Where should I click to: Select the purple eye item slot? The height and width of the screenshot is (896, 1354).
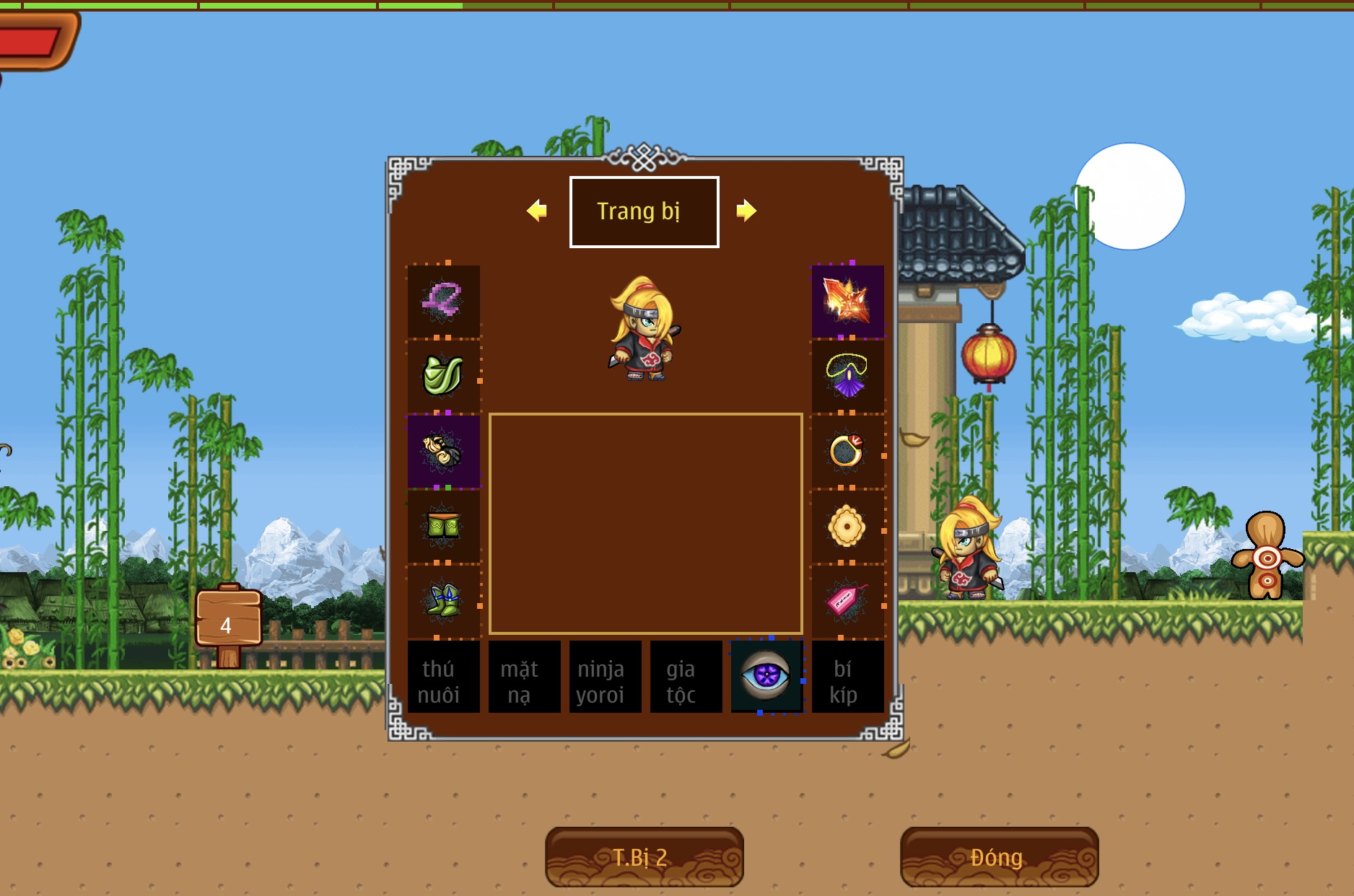coord(766,677)
